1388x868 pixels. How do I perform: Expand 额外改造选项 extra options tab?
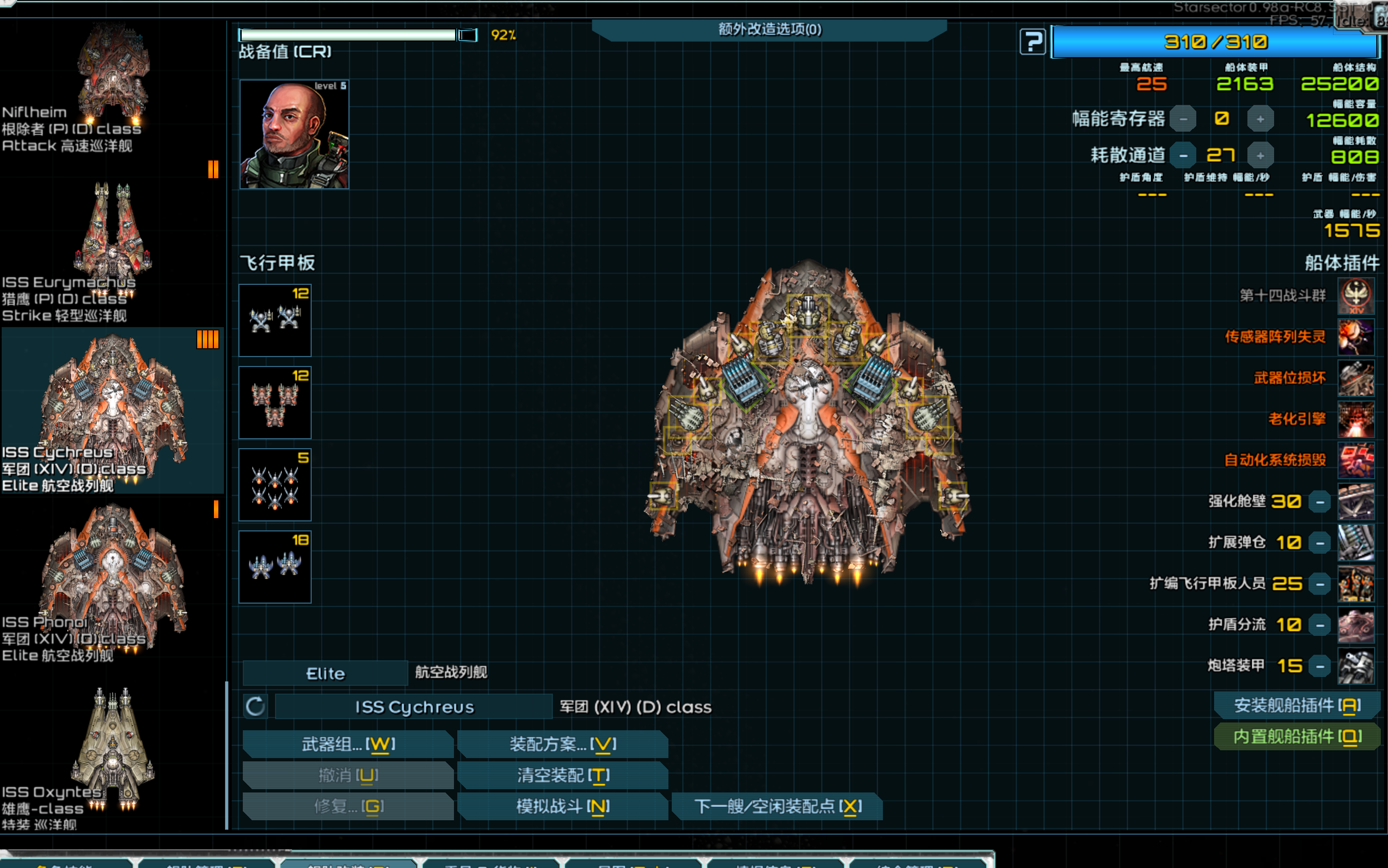click(769, 29)
